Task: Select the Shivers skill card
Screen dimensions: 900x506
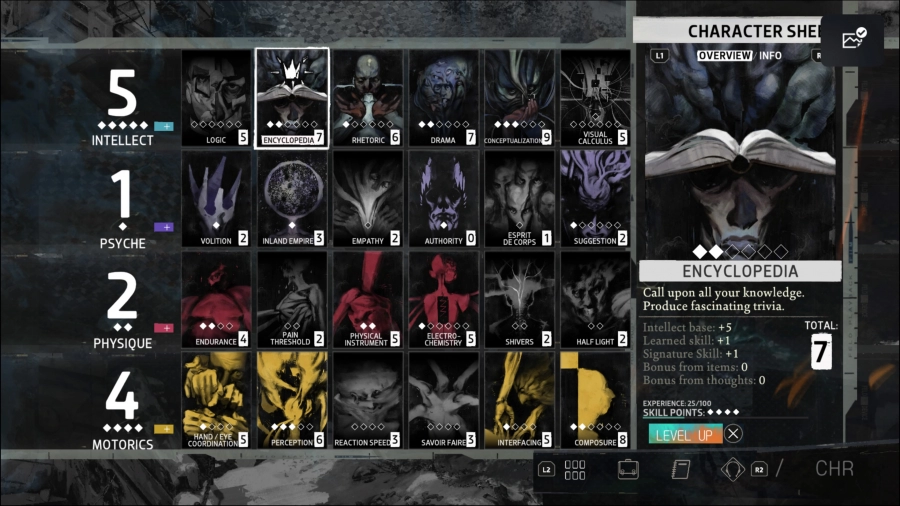Action: (519, 299)
